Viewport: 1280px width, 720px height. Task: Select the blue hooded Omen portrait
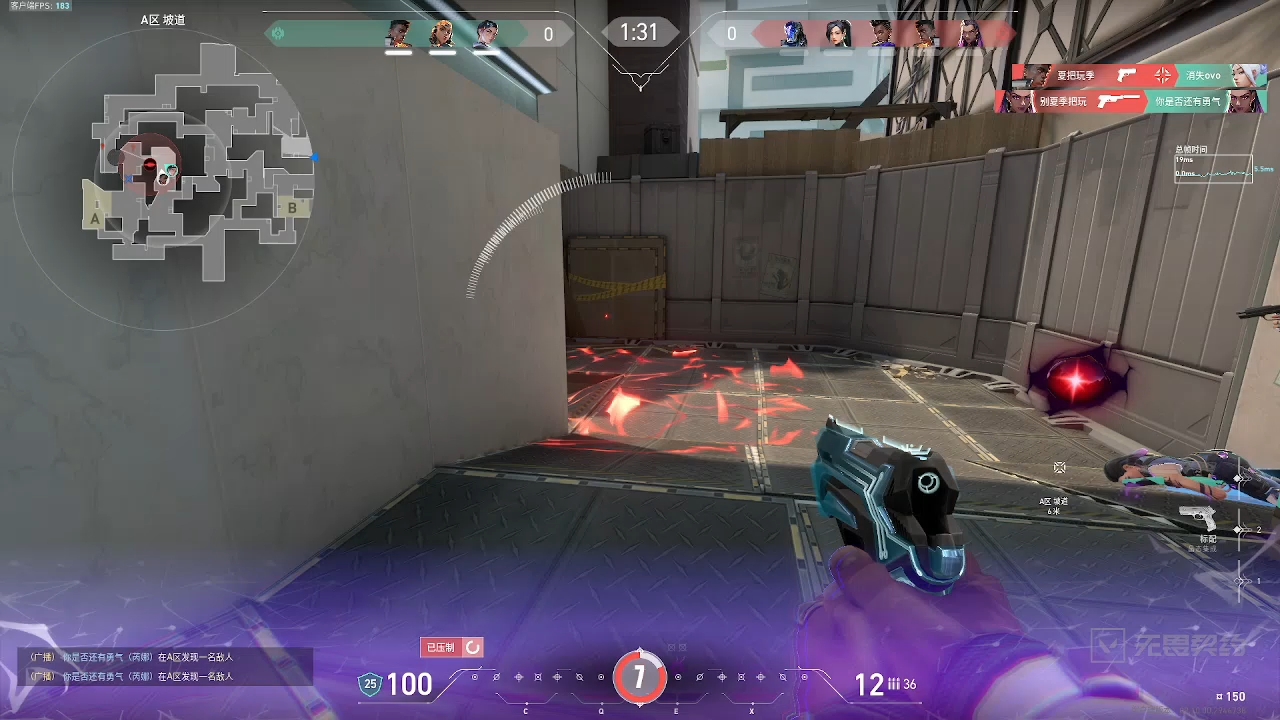(794, 34)
